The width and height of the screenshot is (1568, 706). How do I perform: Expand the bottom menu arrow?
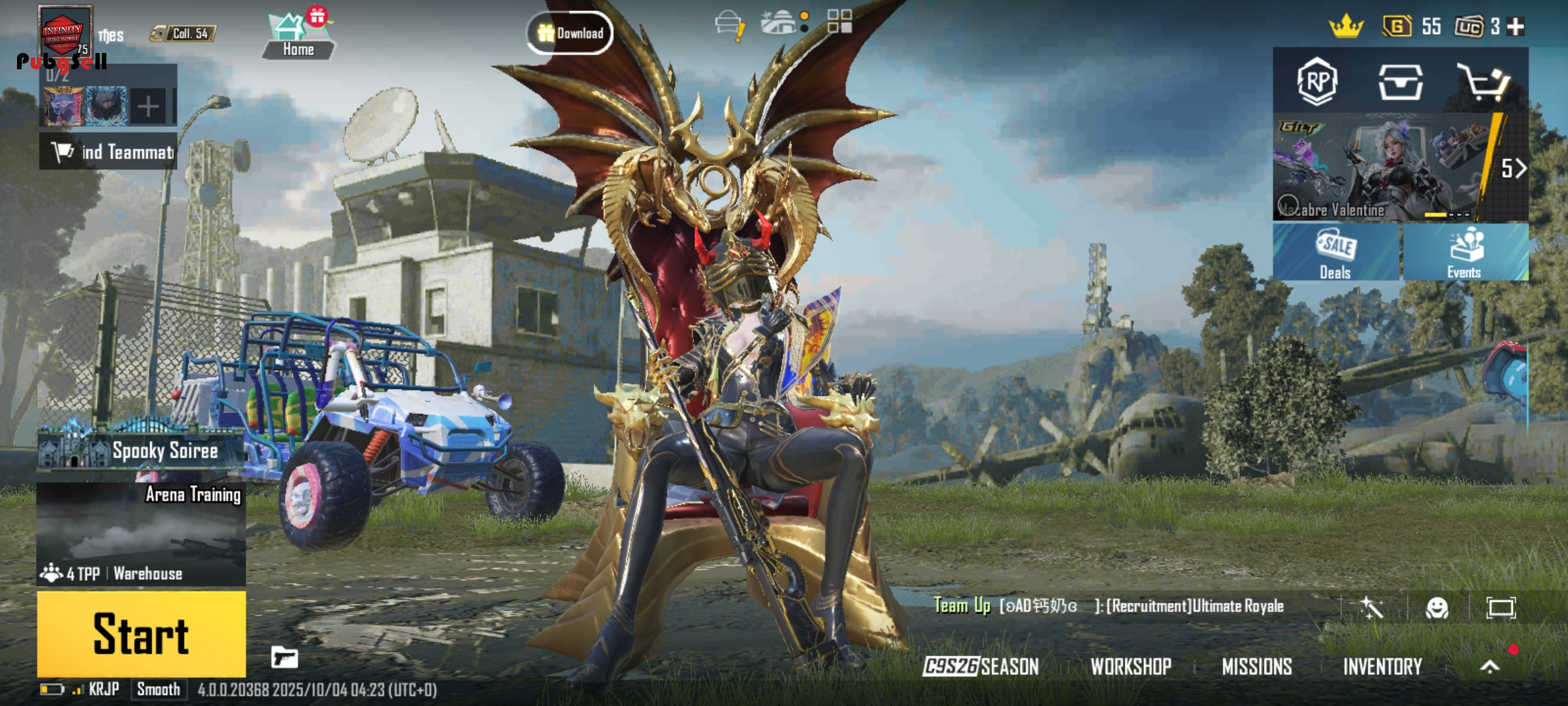coord(1490,666)
